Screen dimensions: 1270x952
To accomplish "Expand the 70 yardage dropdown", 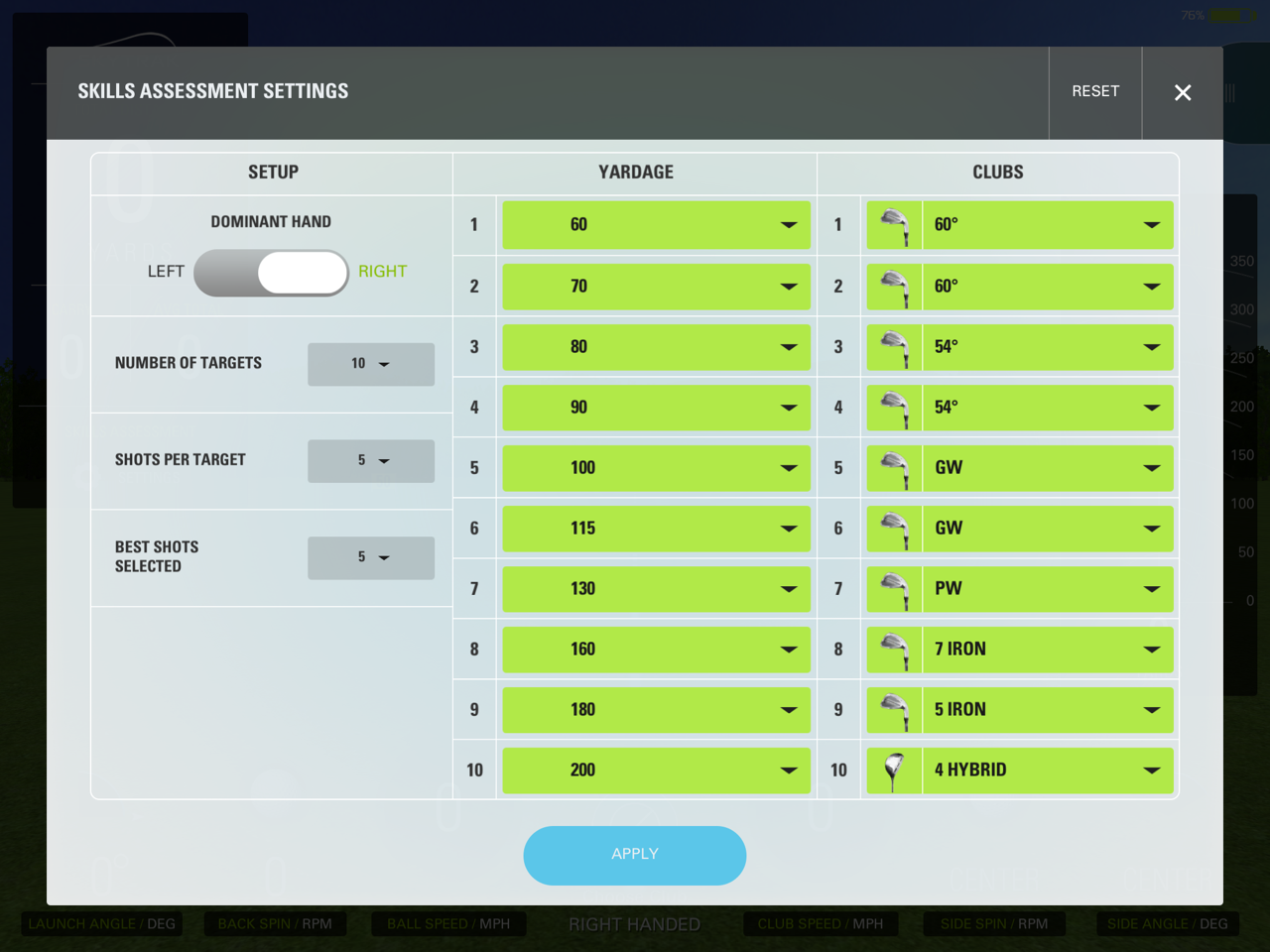I will pyautogui.click(x=656, y=287).
